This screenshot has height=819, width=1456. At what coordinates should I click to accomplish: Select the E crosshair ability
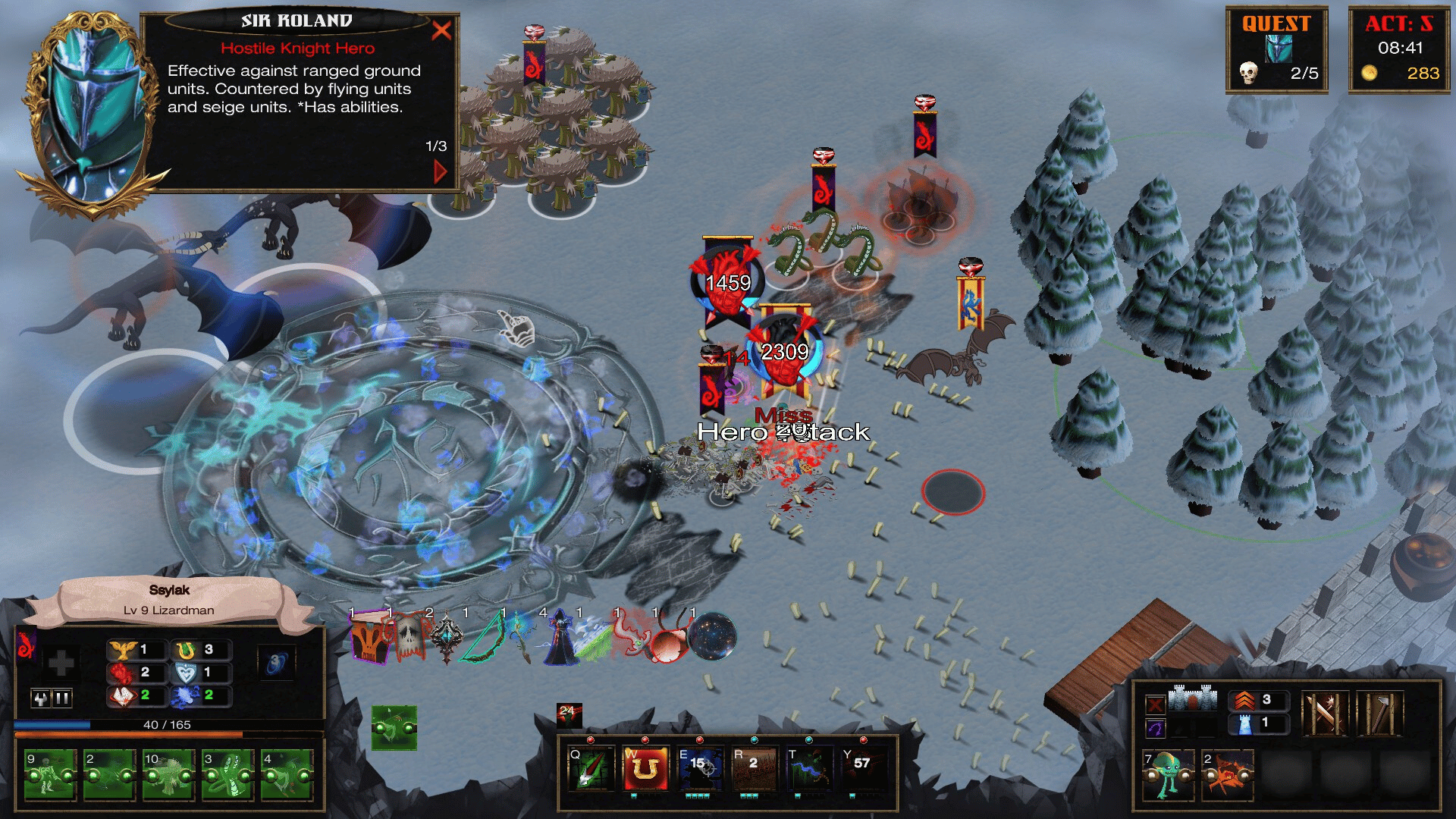[x=699, y=768]
